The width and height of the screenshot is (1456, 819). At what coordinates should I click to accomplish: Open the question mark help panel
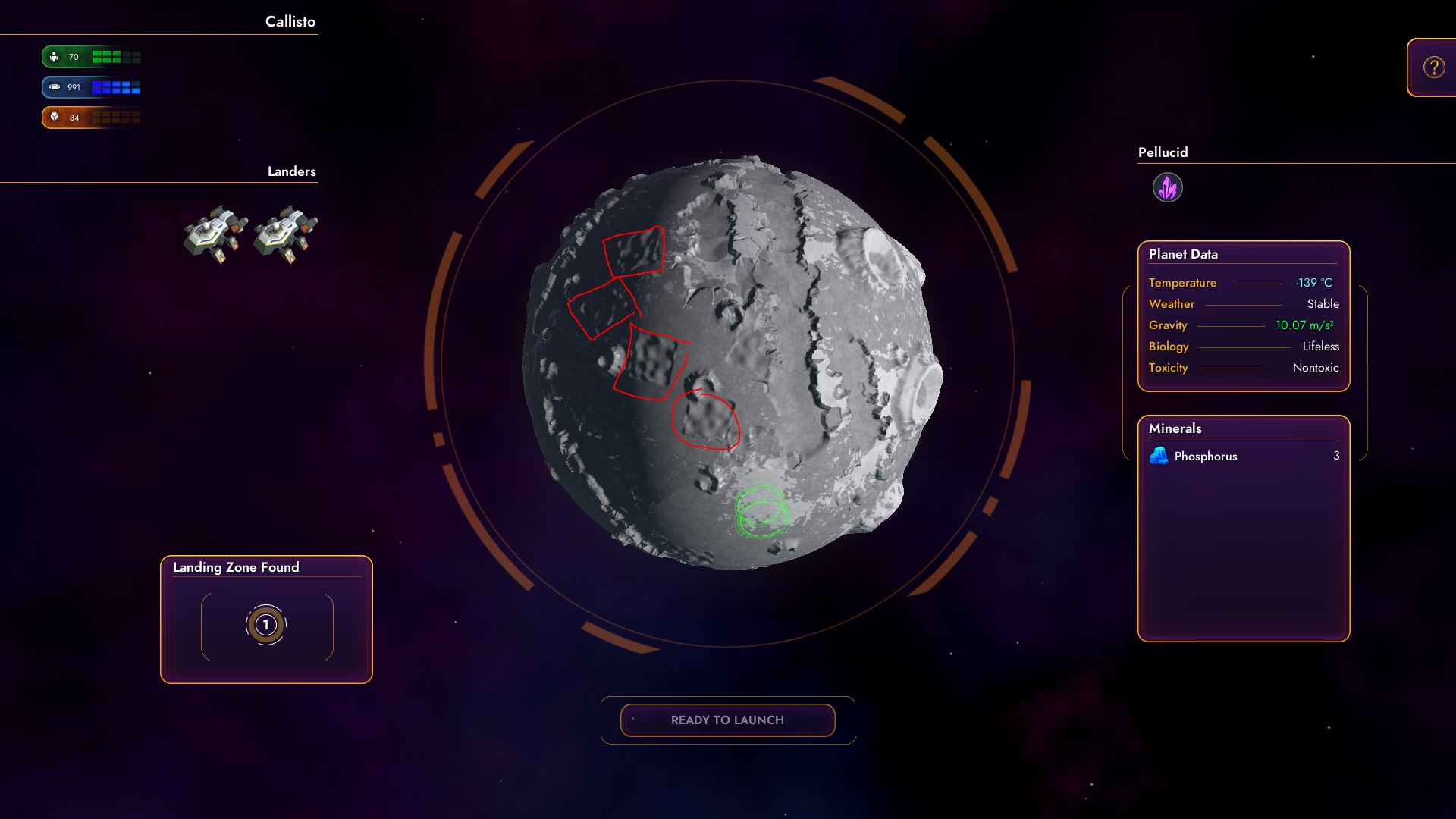(1433, 67)
